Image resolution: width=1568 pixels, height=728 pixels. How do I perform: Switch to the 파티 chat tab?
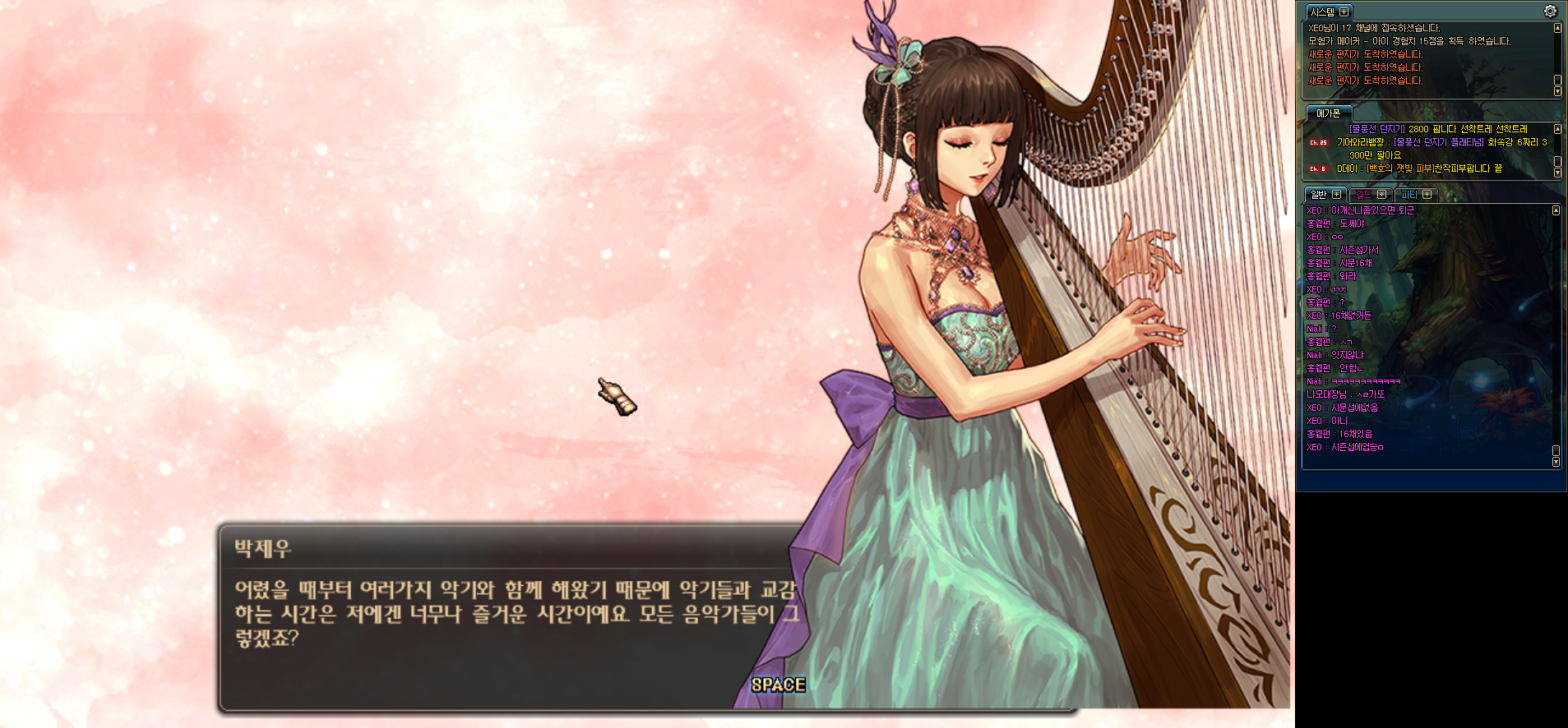coord(1408,195)
